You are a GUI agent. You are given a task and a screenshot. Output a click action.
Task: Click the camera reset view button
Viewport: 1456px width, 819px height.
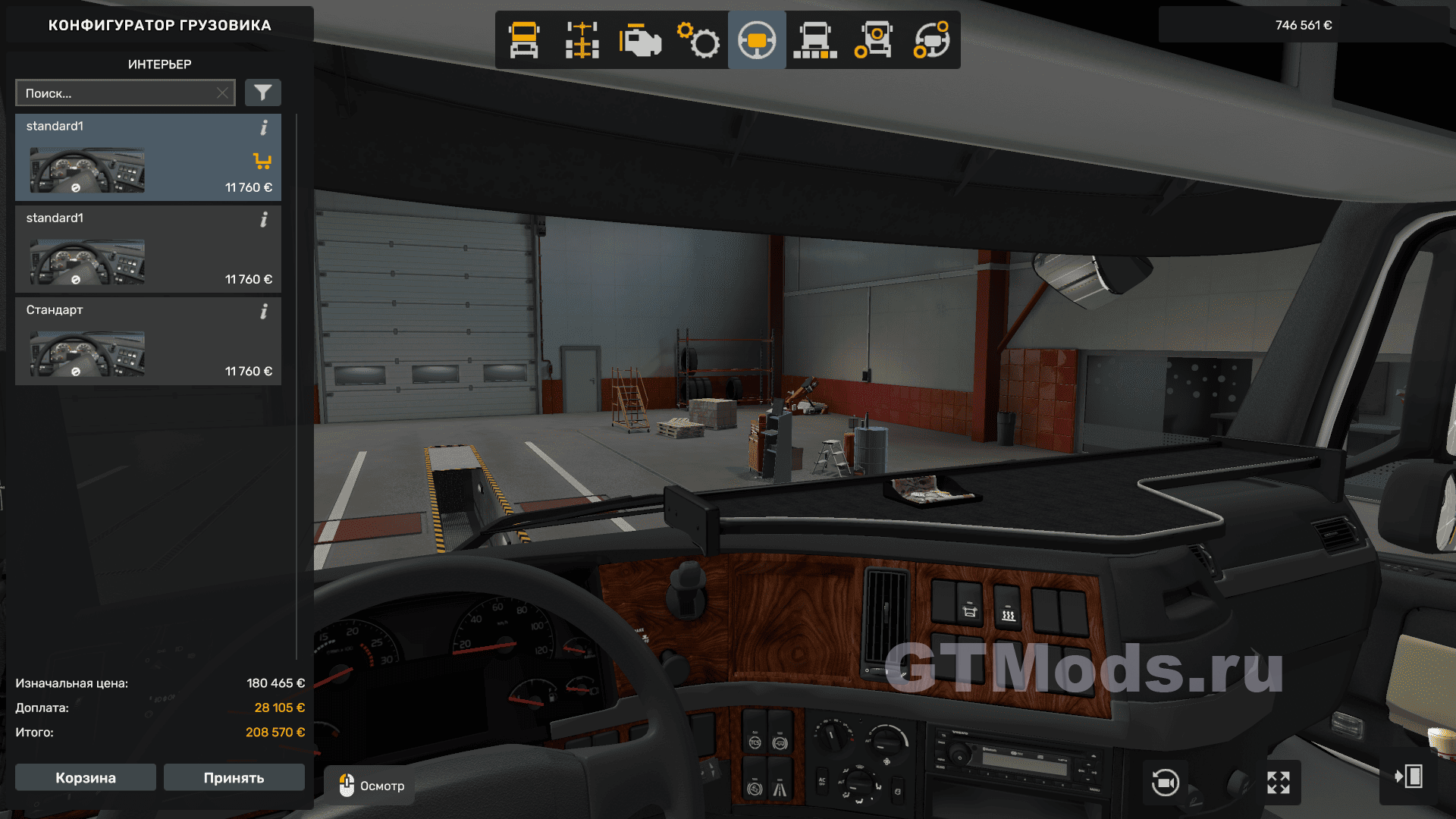pyautogui.click(x=1165, y=782)
